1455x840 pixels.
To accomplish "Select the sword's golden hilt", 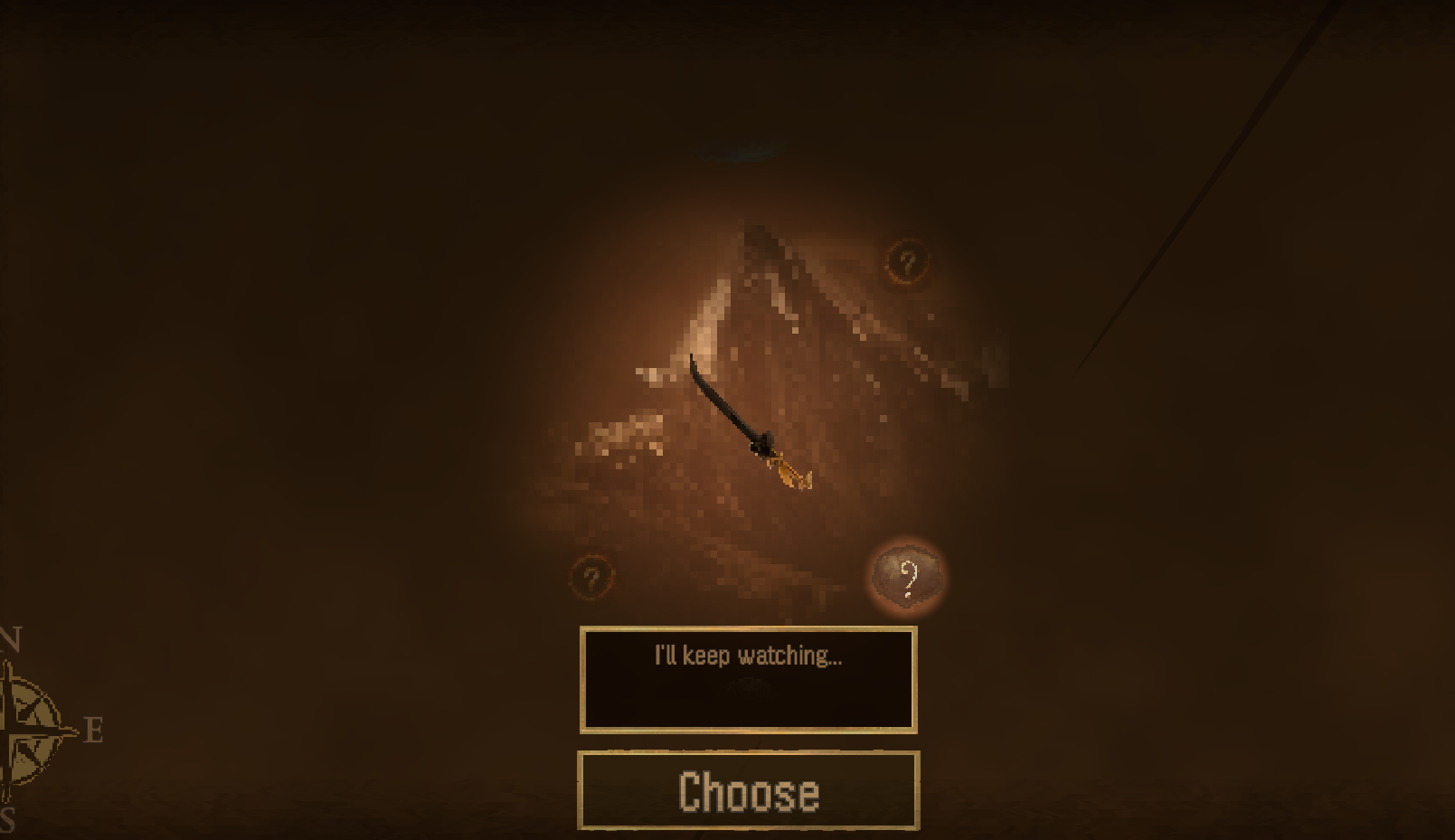I will point(783,470).
